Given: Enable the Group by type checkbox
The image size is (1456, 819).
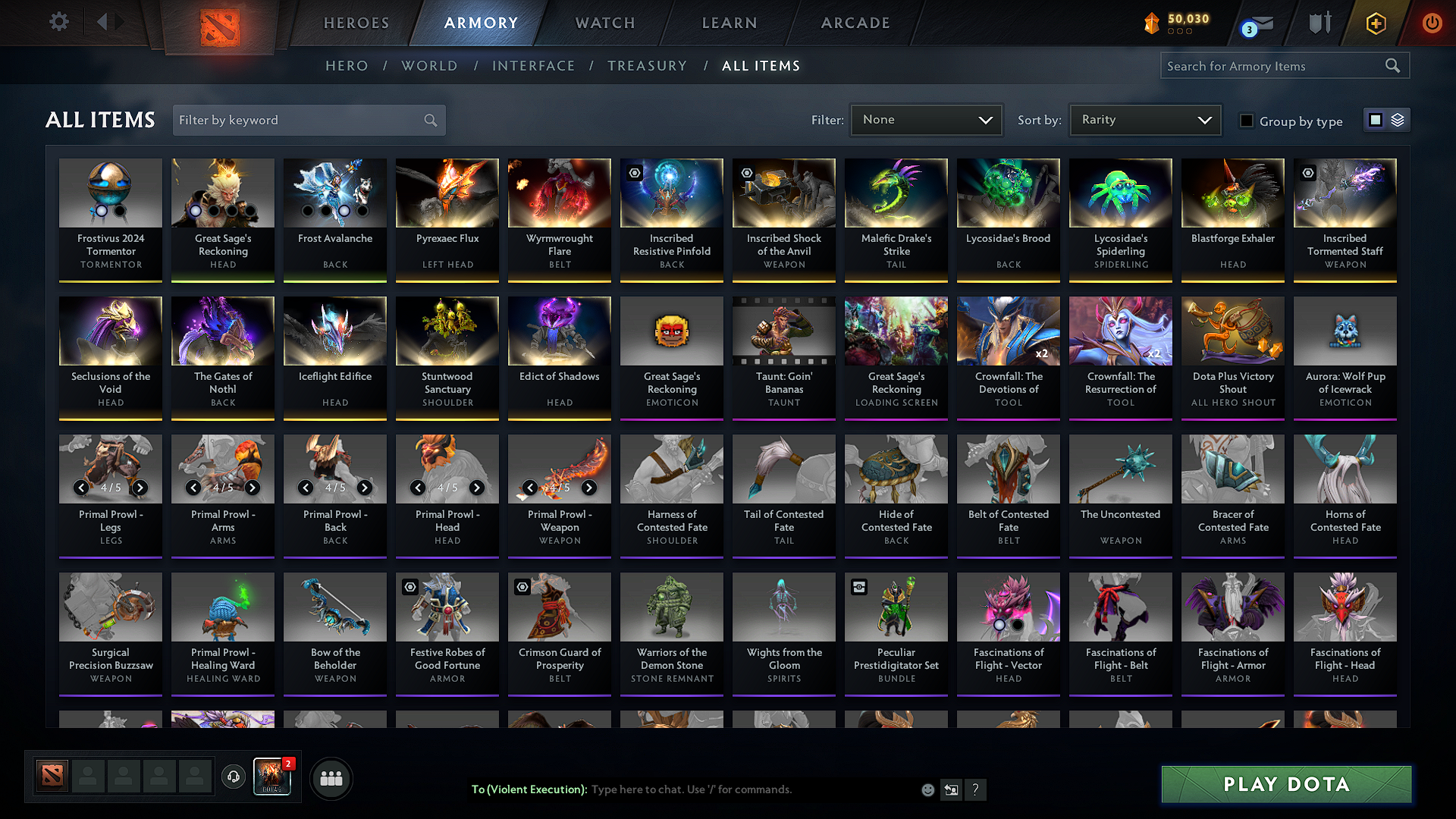Looking at the screenshot, I should tap(1246, 121).
